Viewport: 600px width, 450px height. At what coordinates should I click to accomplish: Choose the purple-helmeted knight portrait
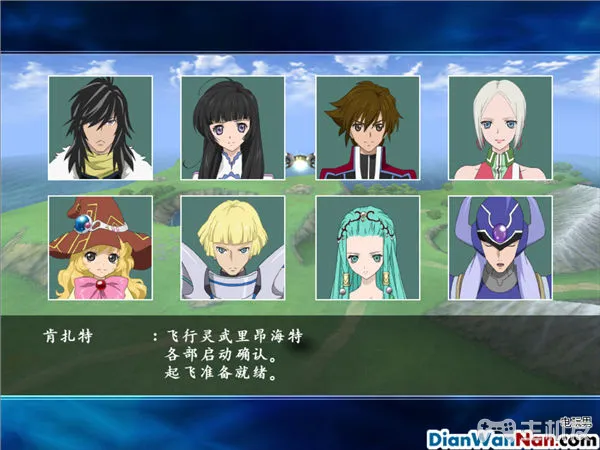click(499, 248)
